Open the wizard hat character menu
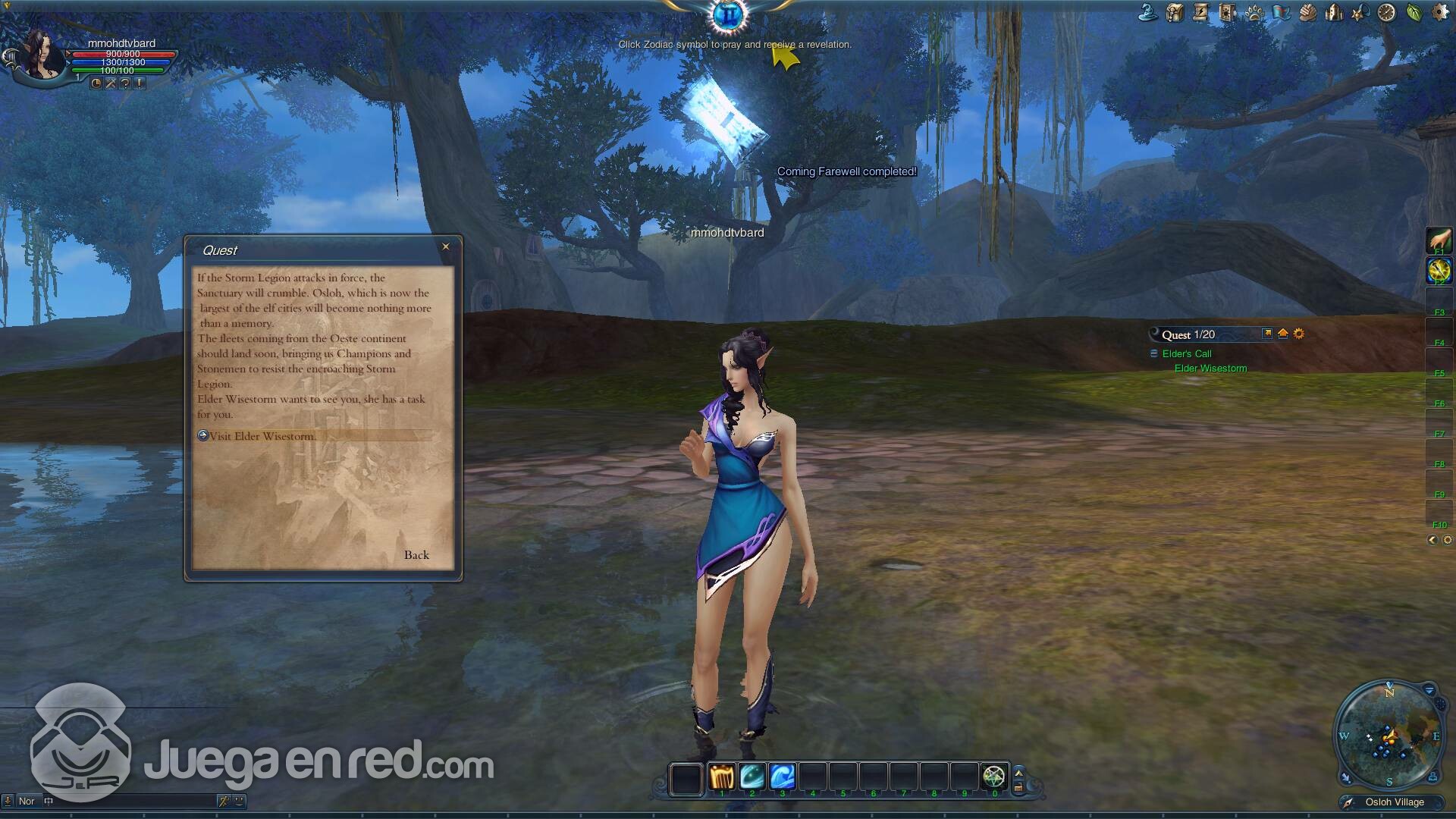 1148,13
